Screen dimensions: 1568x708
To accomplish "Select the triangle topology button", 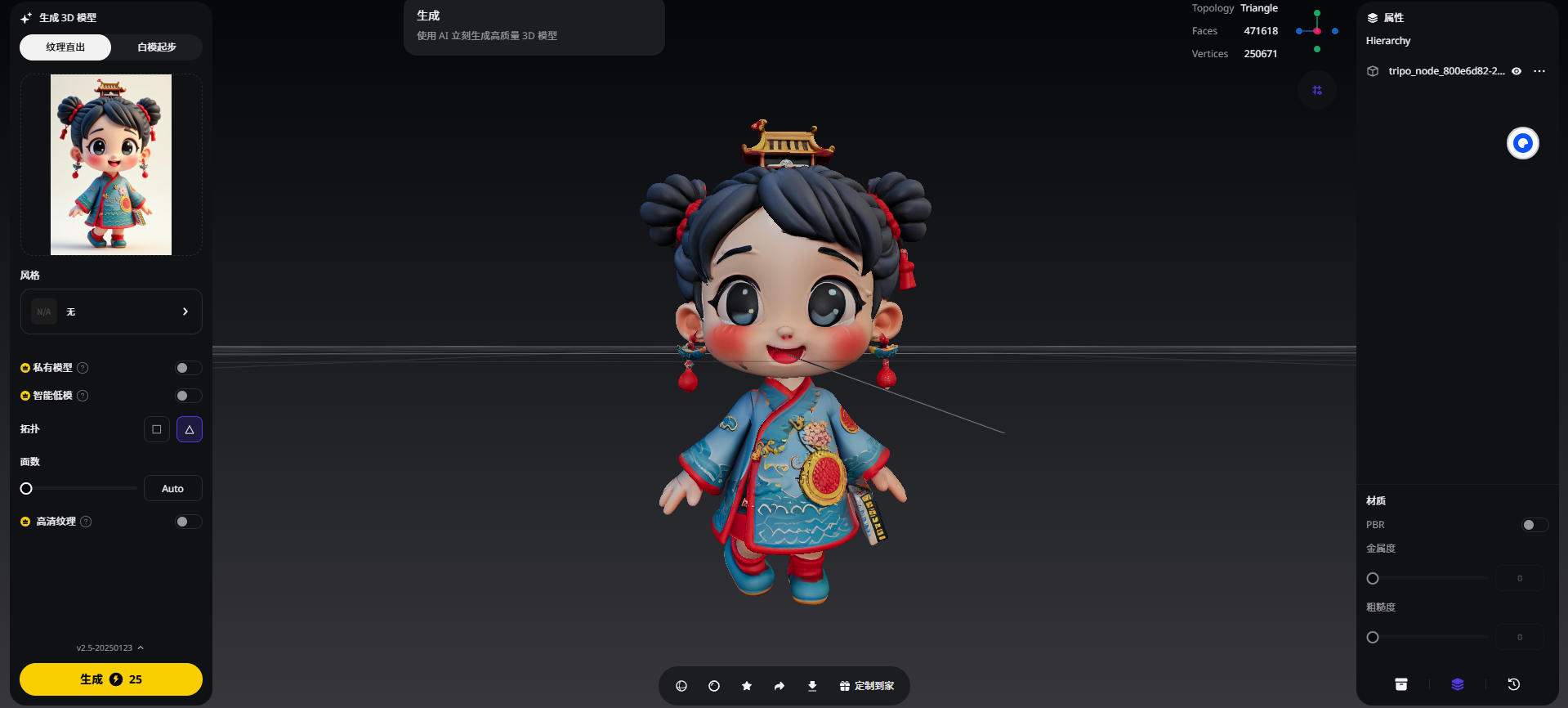I will 190,429.
